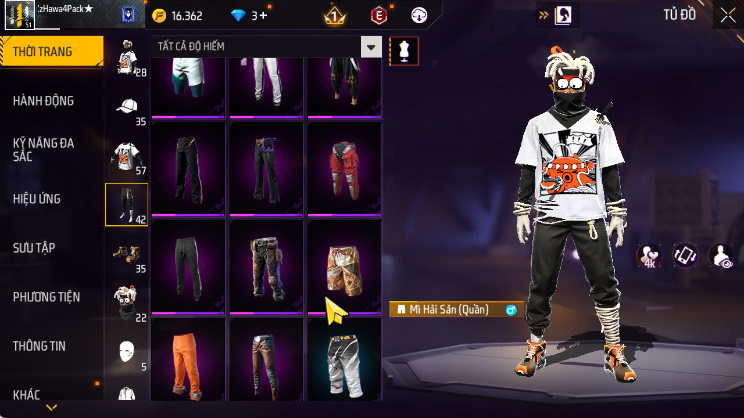This screenshot has height=418, width=744.
Task: Switch to Hành Động tab
Action: click(x=44, y=101)
